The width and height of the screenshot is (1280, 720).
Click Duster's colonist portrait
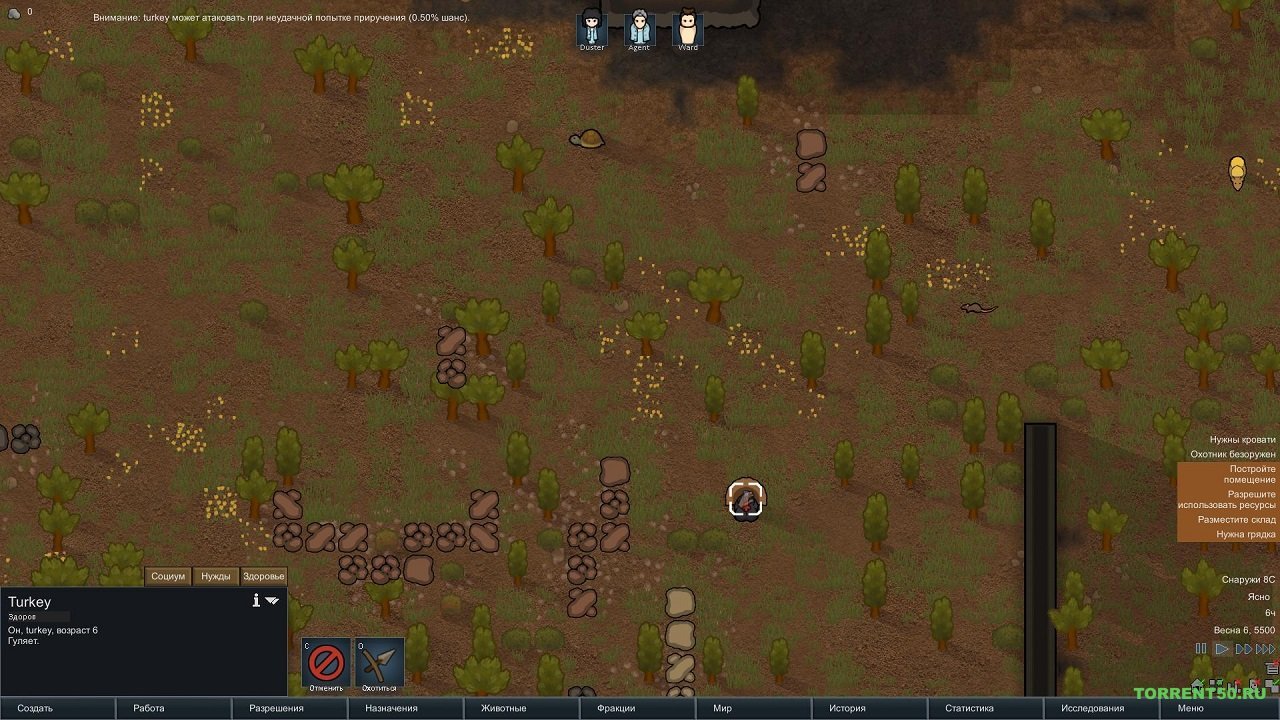[591, 22]
